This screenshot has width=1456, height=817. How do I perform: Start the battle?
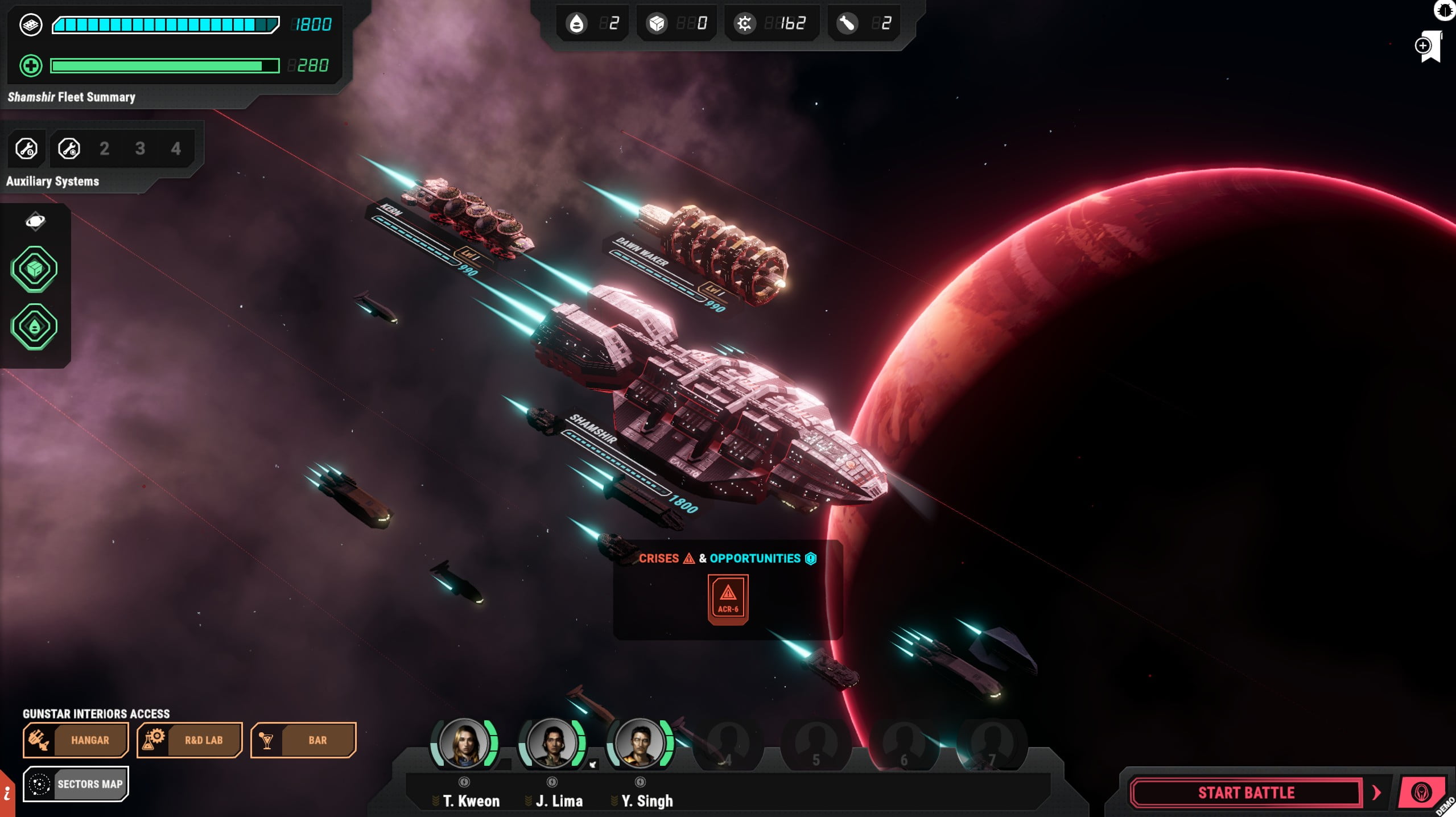click(x=1245, y=793)
